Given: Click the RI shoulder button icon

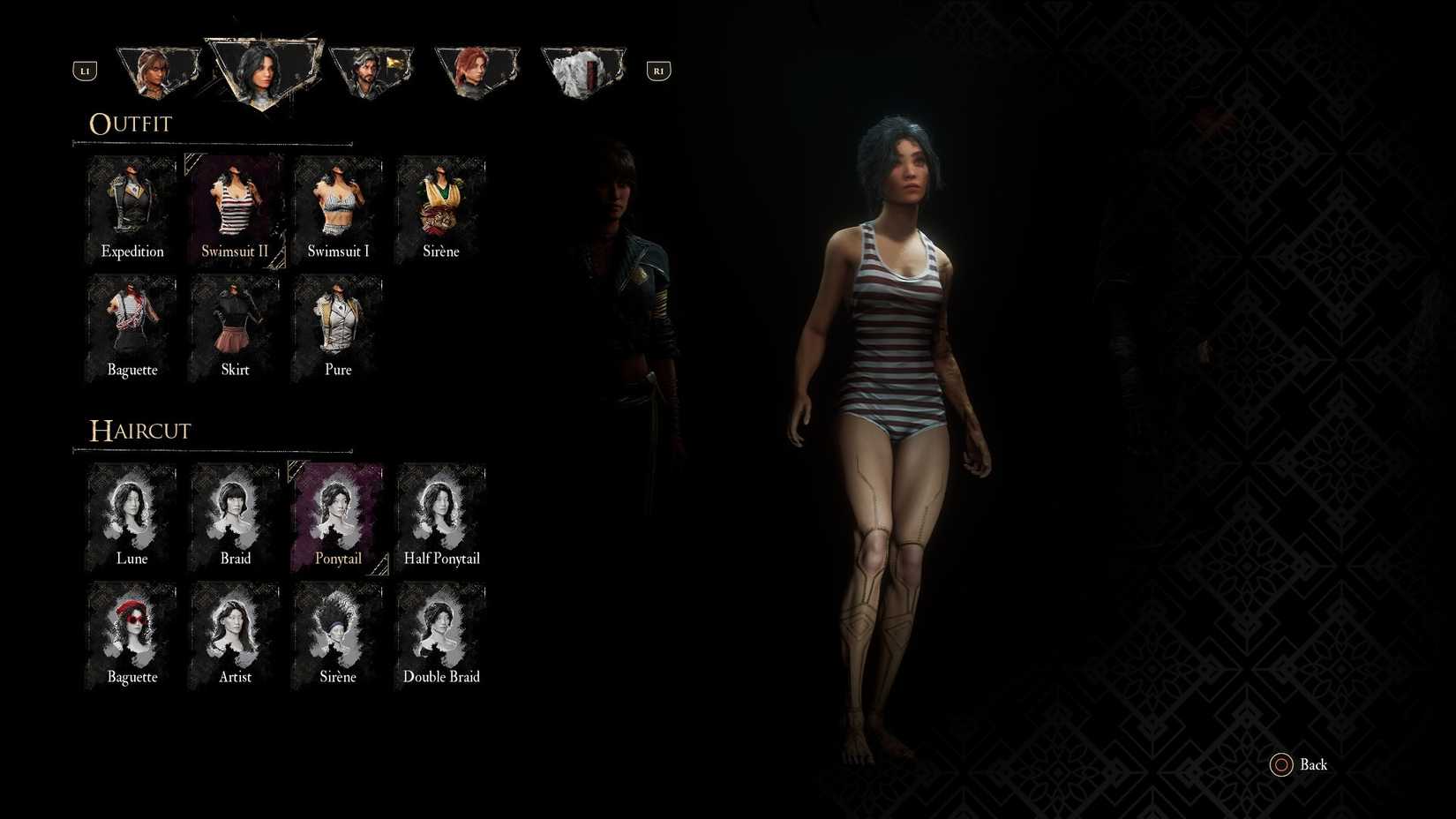Looking at the screenshot, I should [x=657, y=70].
